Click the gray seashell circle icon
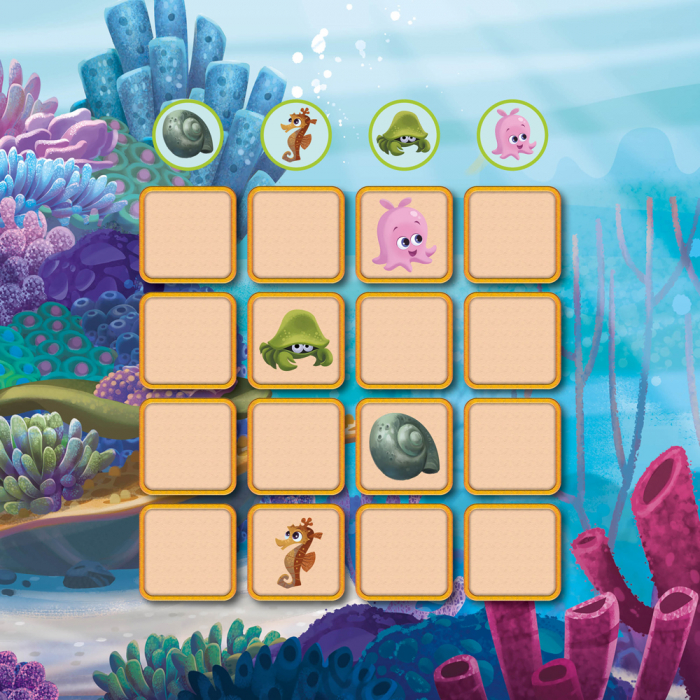The width and height of the screenshot is (700, 700). click(x=188, y=135)
